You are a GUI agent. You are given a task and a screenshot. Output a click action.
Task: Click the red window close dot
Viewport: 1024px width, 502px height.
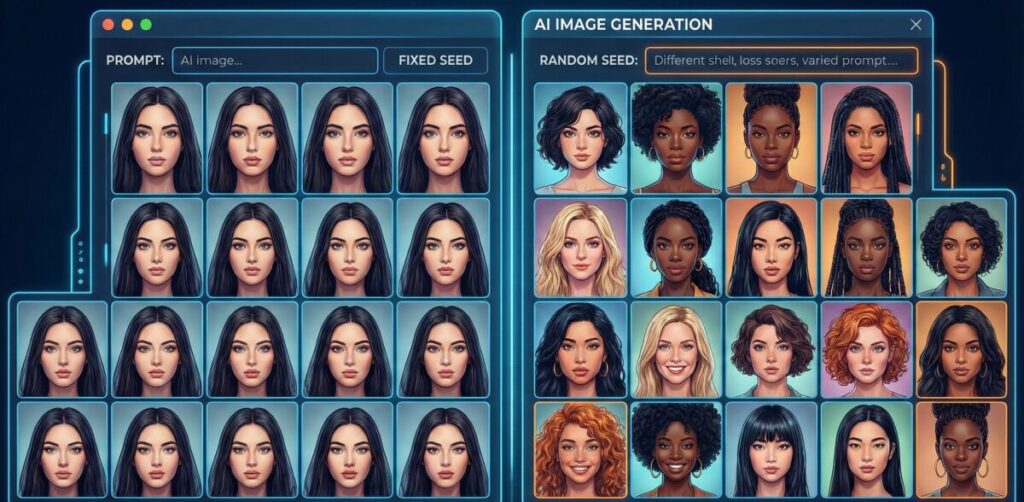(109, 24)
